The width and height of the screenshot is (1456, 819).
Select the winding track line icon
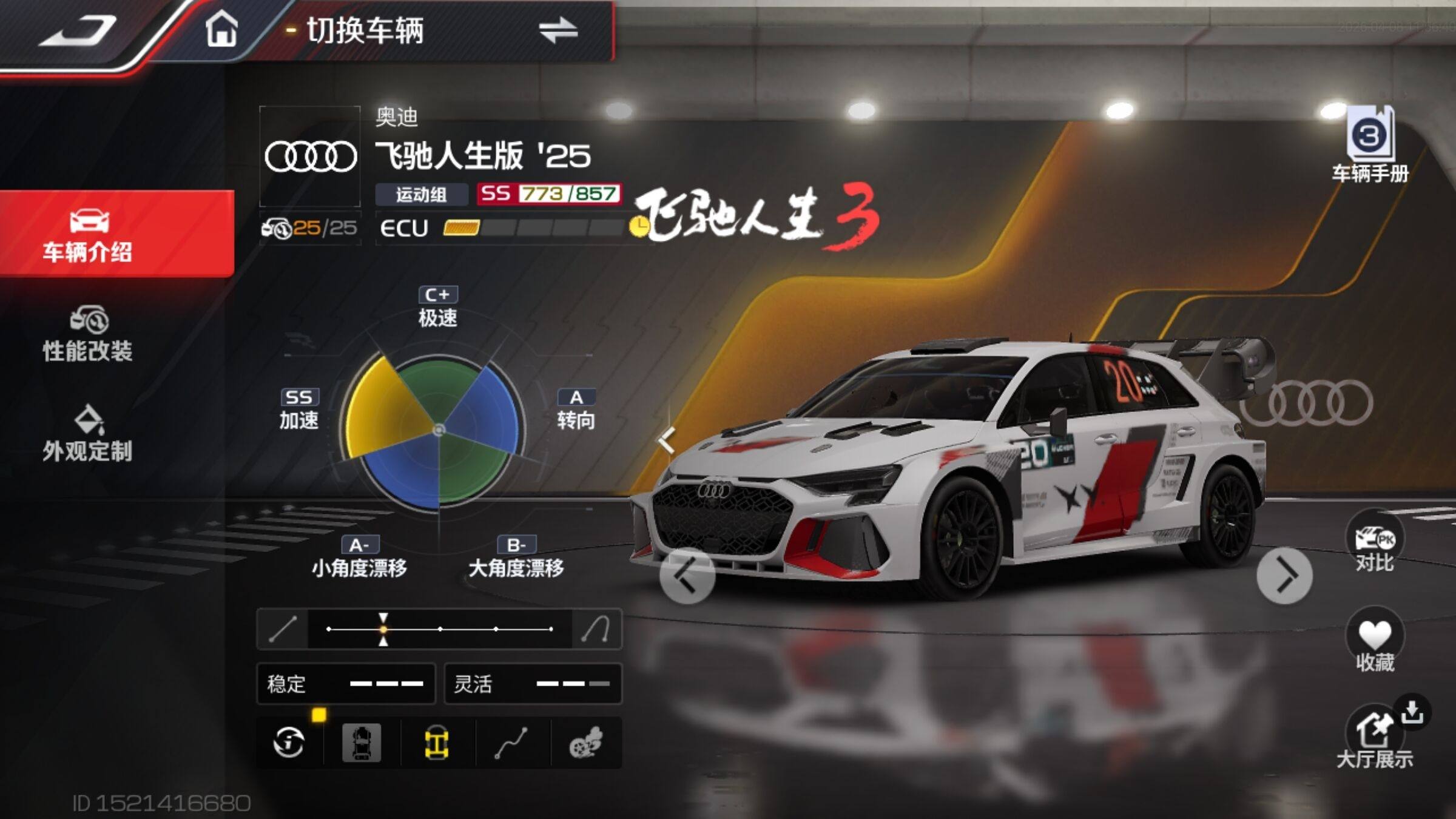tap(511, 743)
